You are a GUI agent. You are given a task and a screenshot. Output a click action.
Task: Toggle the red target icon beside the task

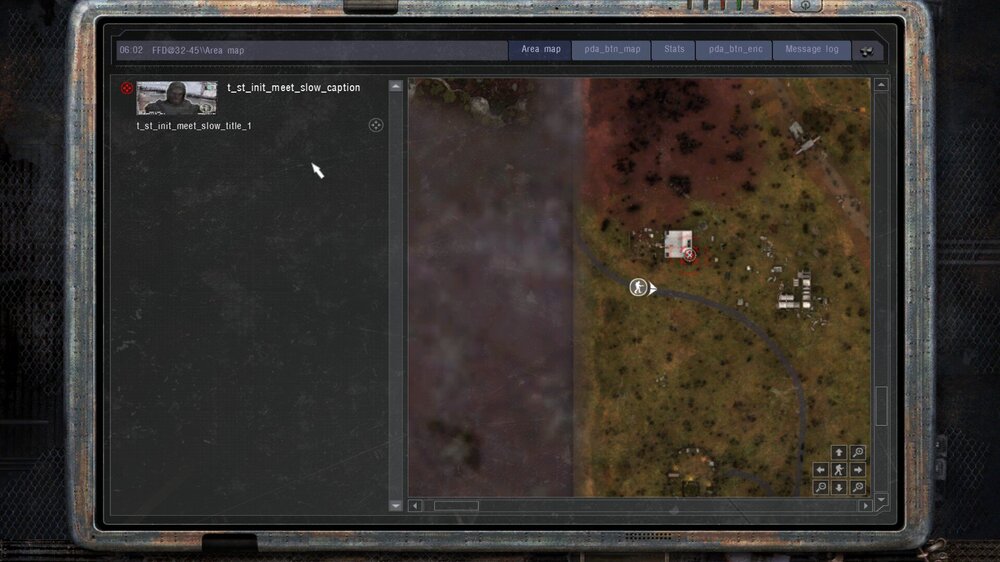tap(127, 89)
